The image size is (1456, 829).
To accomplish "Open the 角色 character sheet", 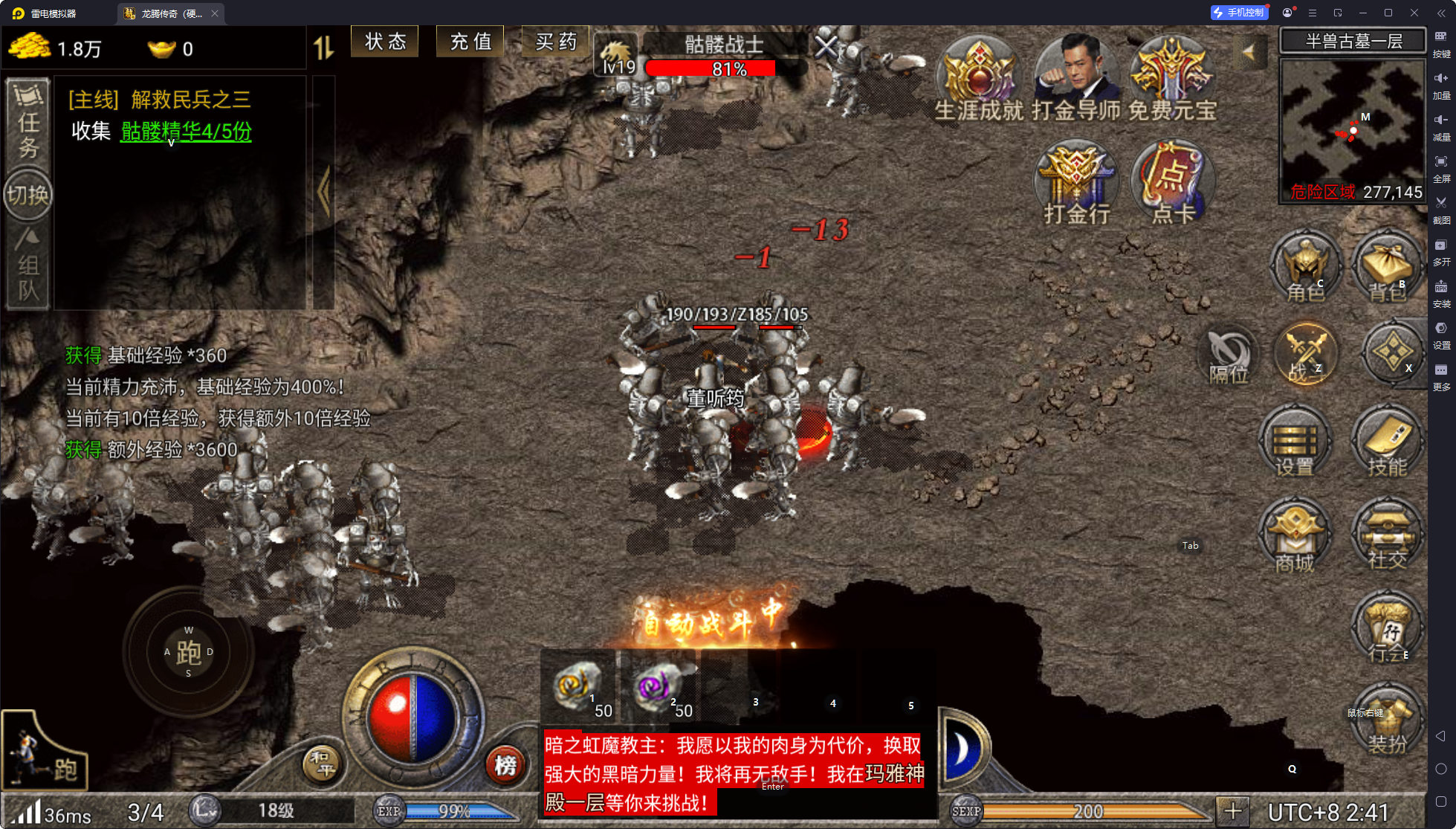I will coord(1306,268).
